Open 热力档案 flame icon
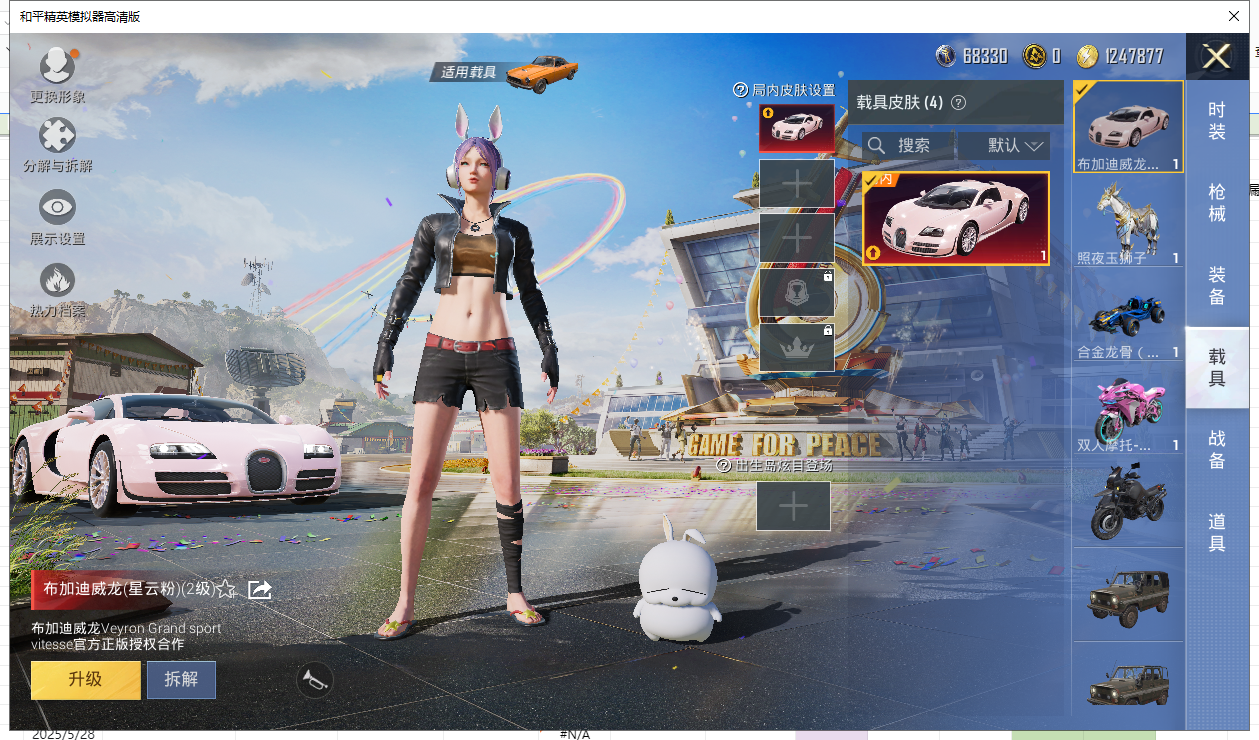This screenshot has width=1259, height=740. pyautogui.click(x=57, y=282)
